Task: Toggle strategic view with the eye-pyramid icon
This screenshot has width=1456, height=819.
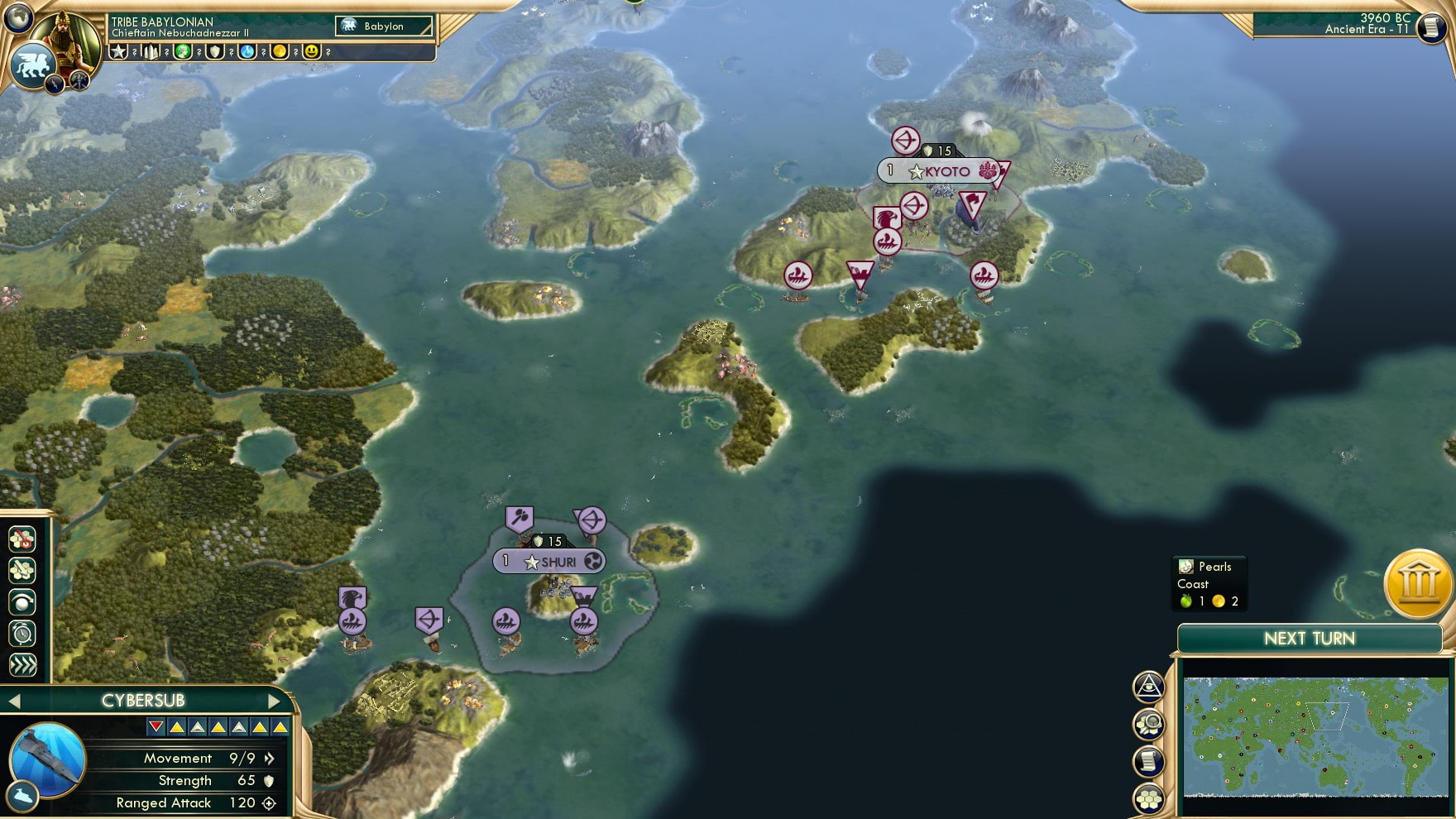Action: click(x=1150, y=686)
